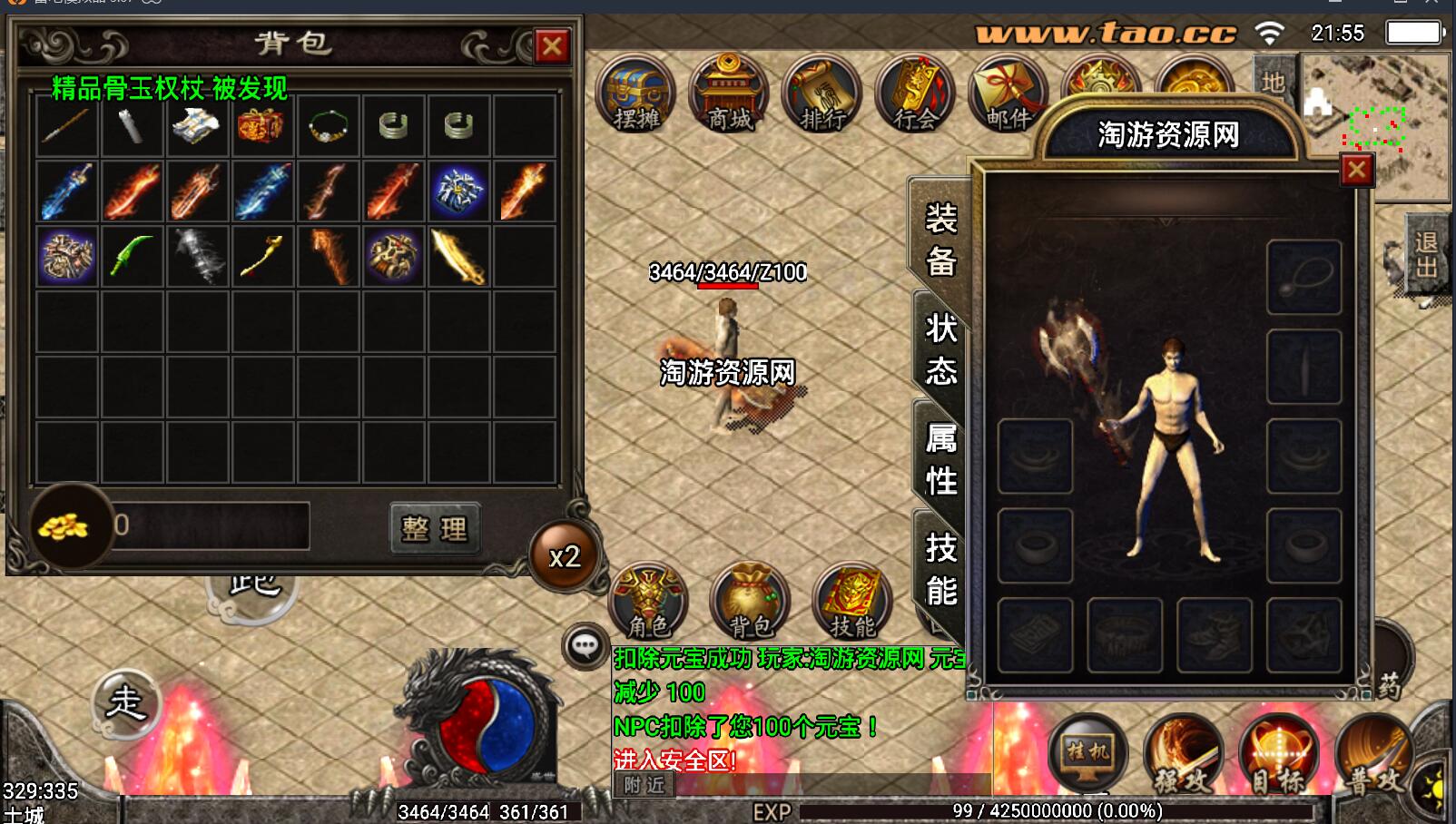Select the golden sword in backpack
The height and width of the screenshot is (824, 1456).
coord(458,257)
